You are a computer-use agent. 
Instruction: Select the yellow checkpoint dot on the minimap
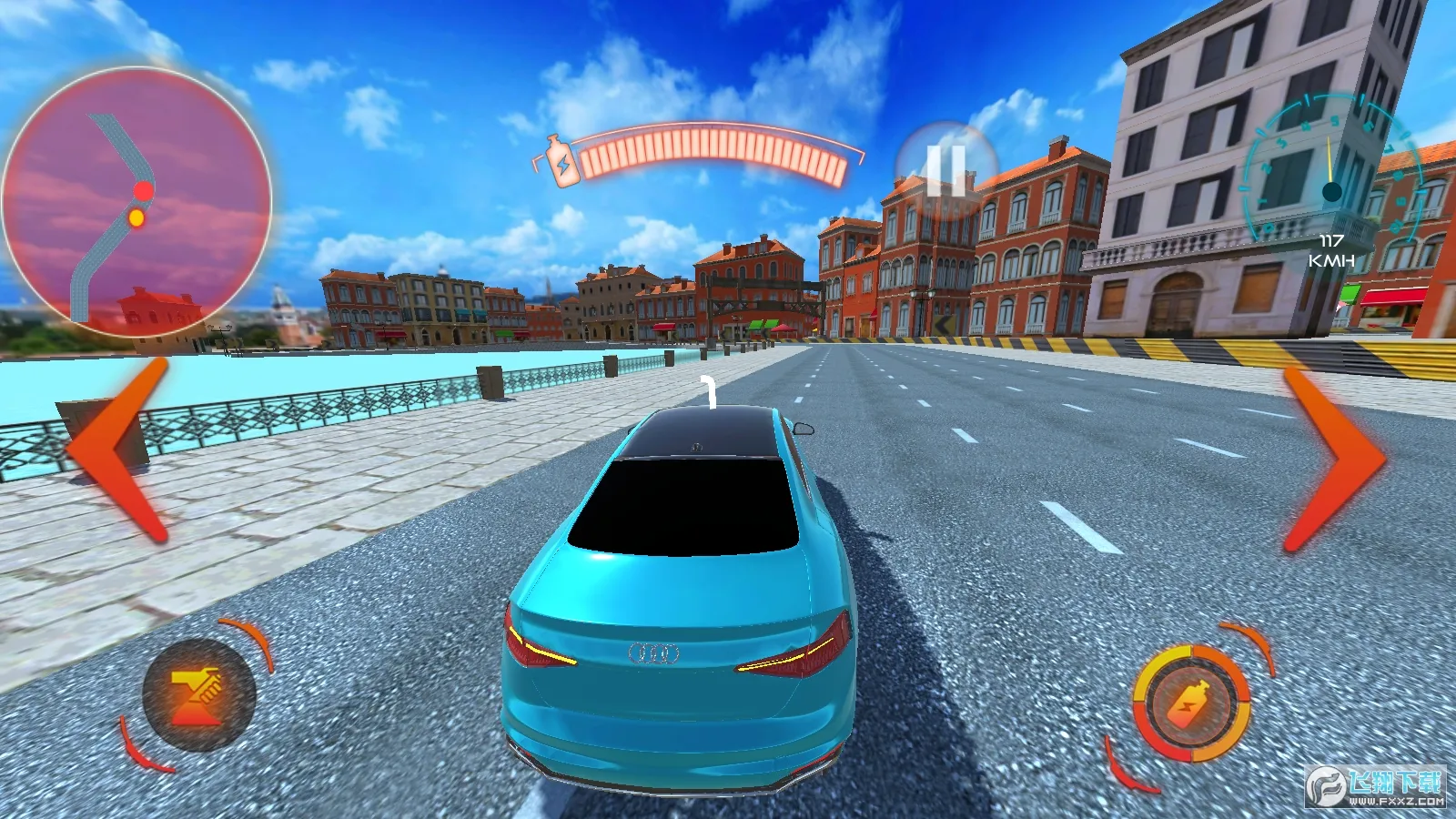136,217
